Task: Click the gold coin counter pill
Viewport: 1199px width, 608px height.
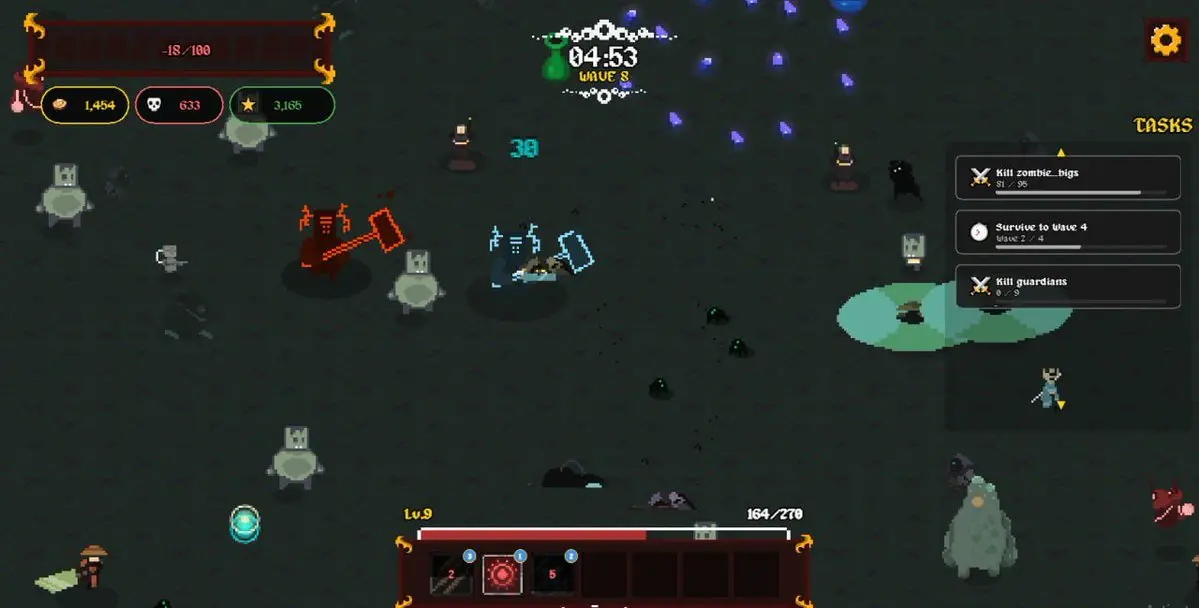Action: pos(85,105)
